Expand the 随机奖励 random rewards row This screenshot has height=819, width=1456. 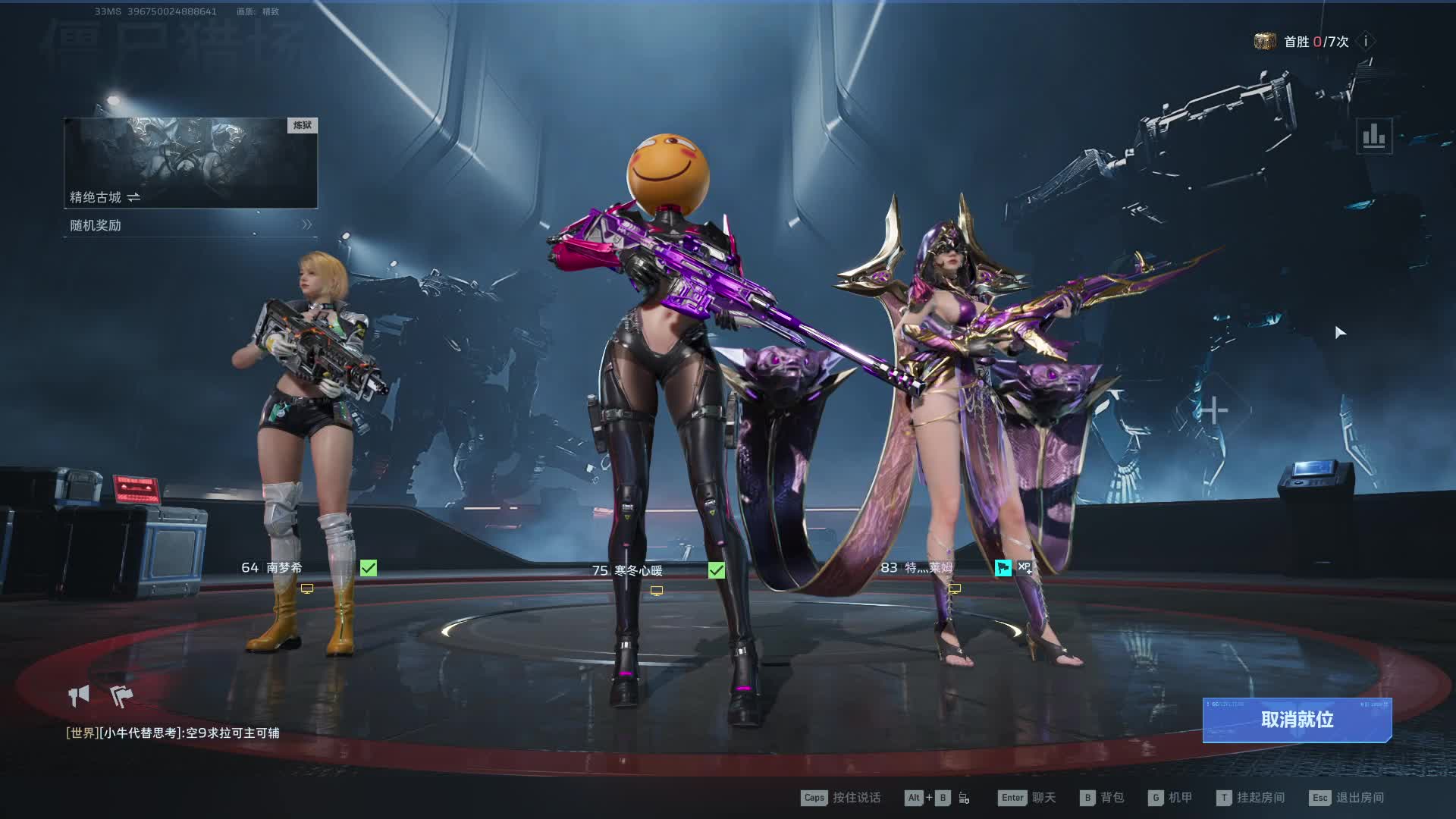point(190,225)
